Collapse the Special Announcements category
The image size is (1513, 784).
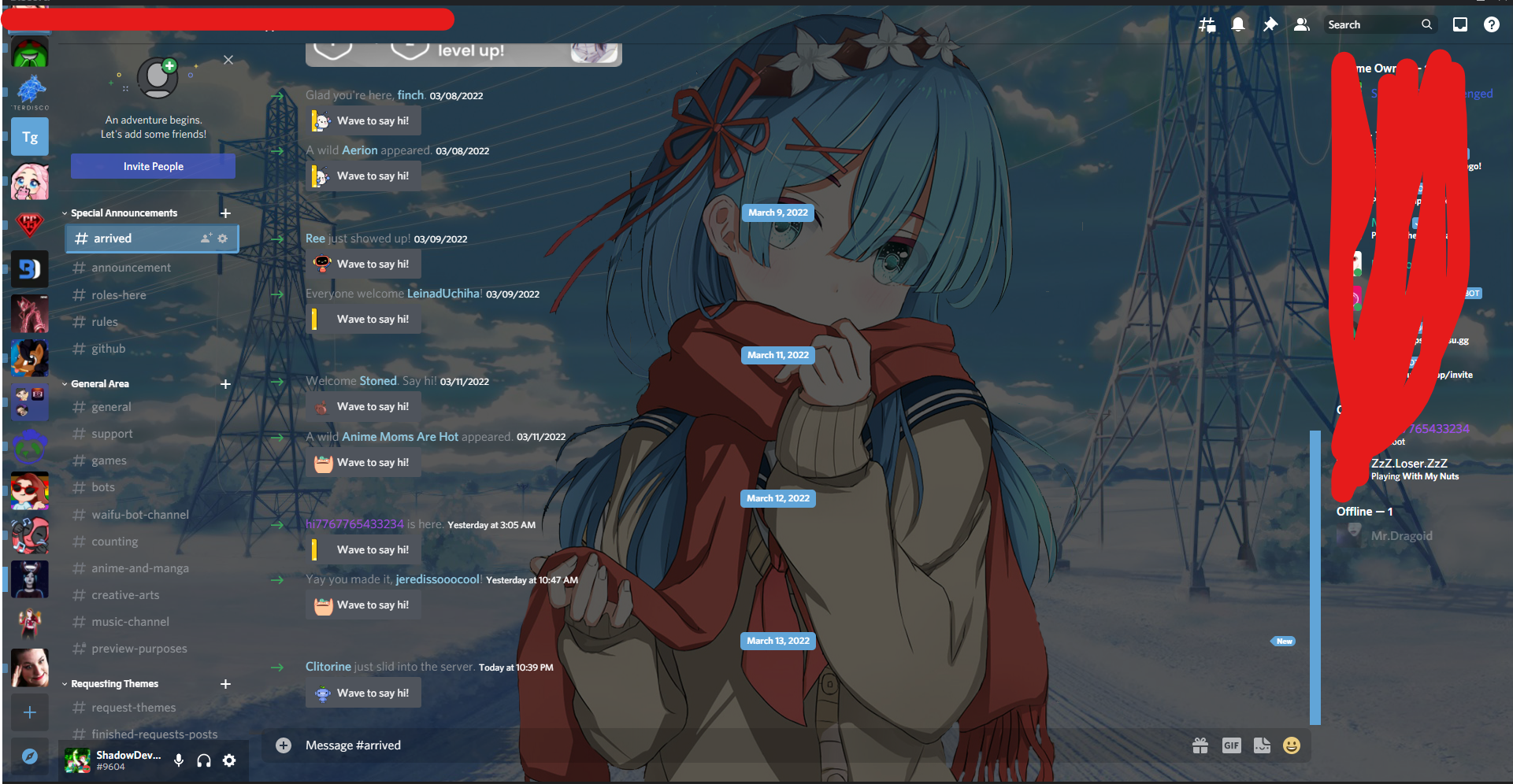point(65,213)
